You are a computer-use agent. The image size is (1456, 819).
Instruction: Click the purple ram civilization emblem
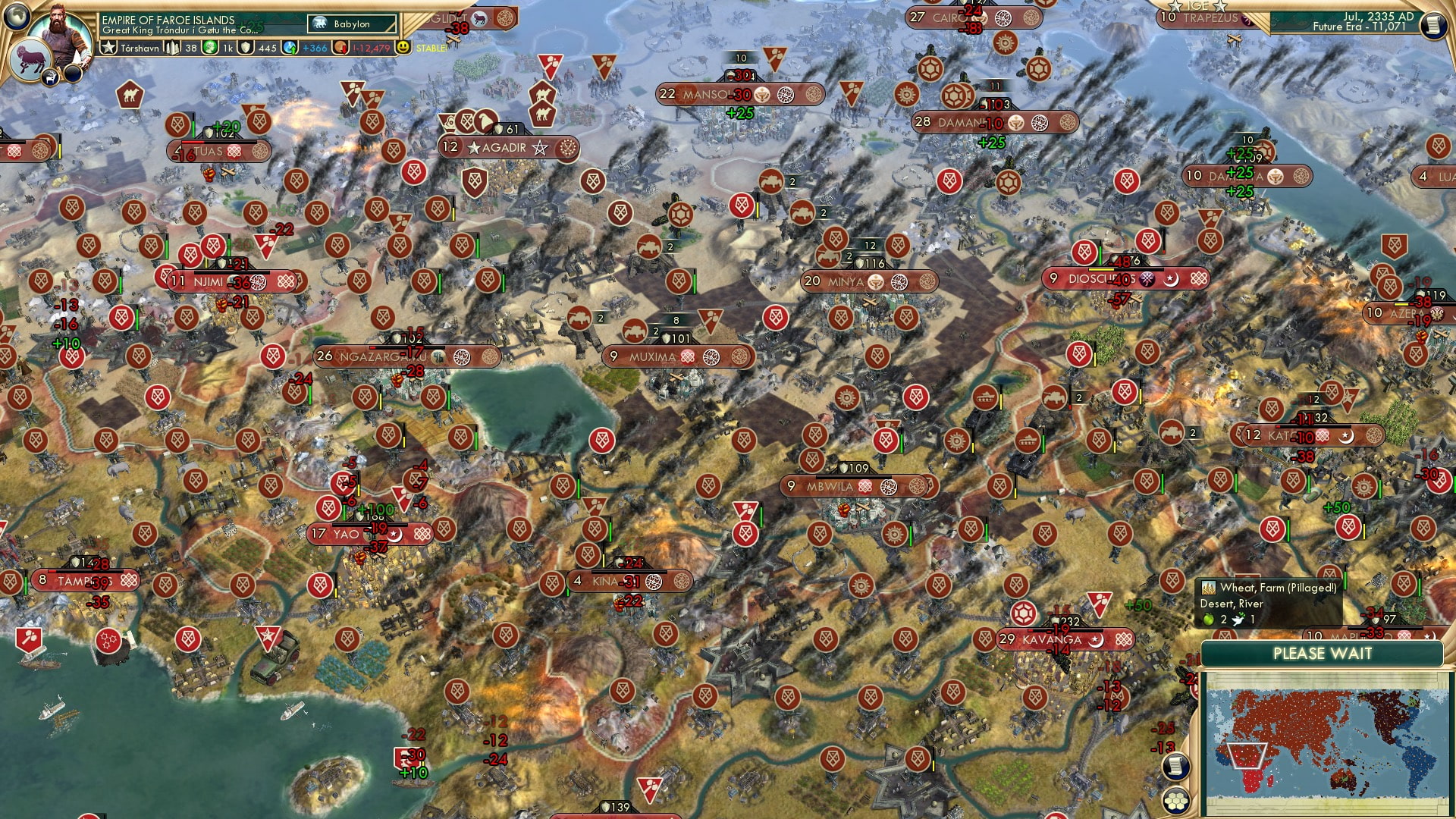[x=30, y=61]
